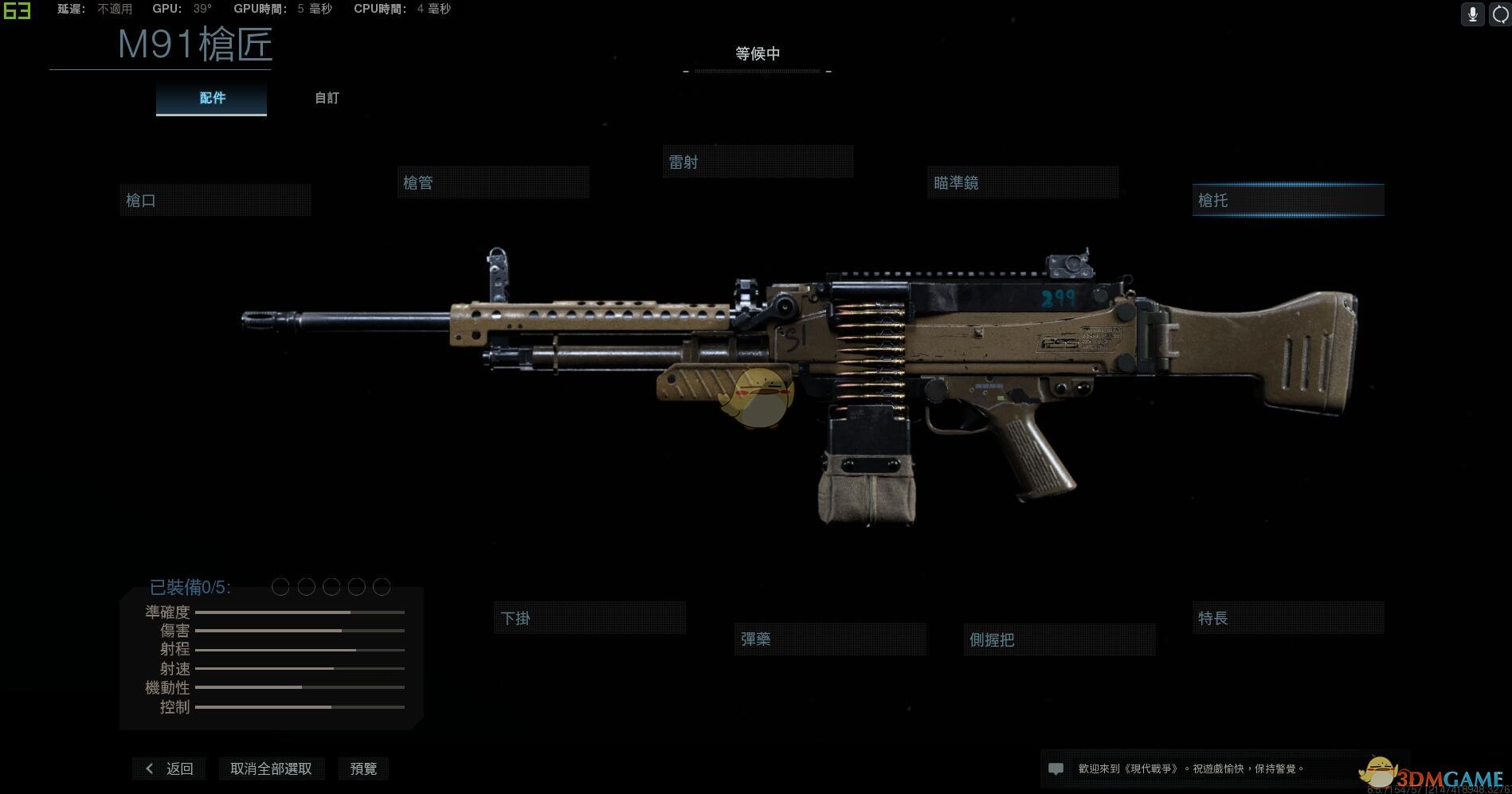Go back with the 返回 button
This screenshot has width=1512, height=794.
coord(170,769)
